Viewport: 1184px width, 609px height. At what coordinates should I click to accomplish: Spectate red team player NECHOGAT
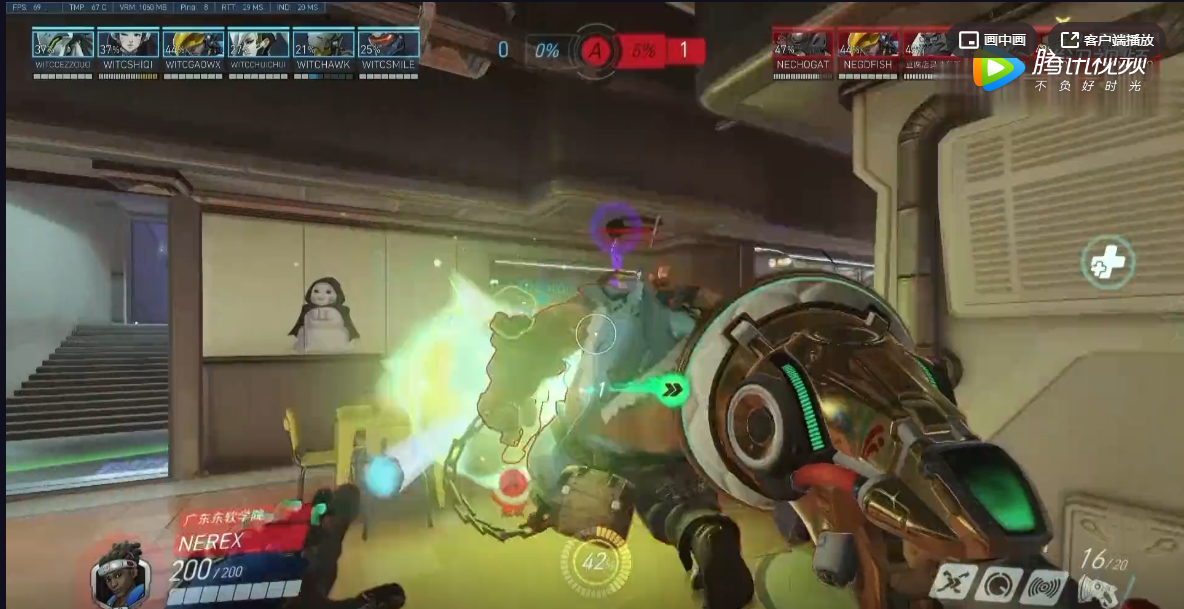click(x=802, y=48)
